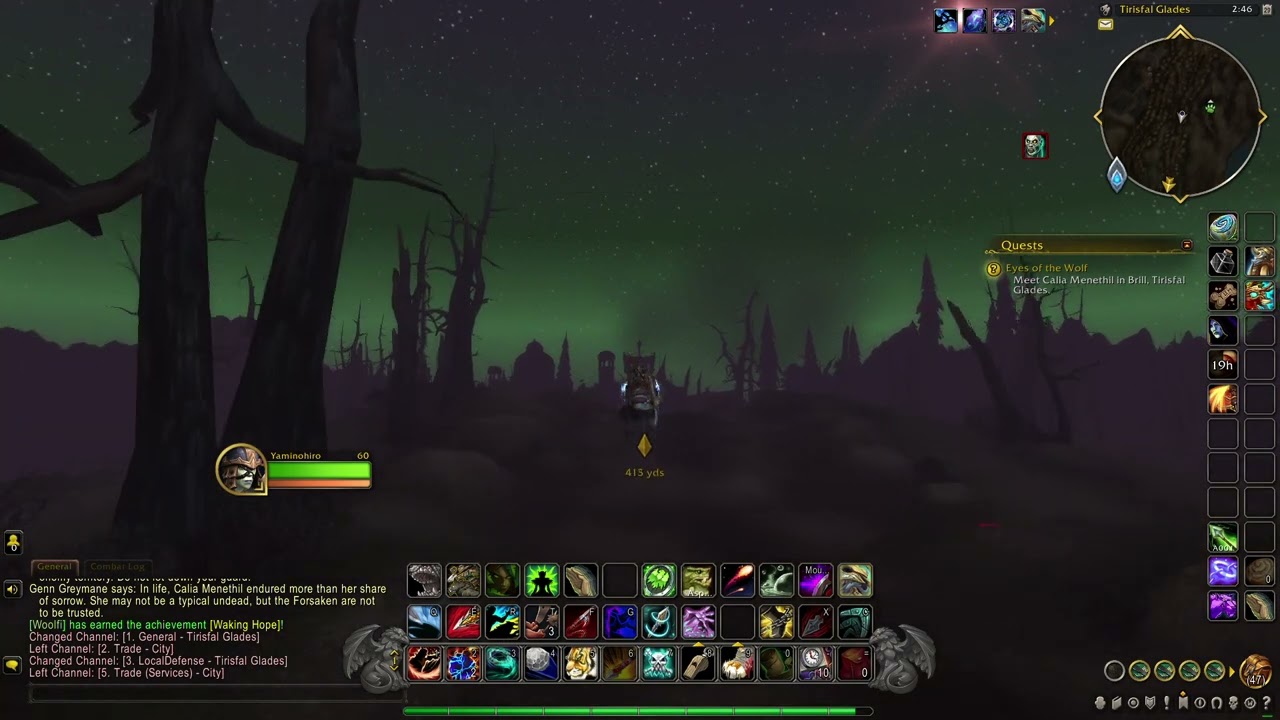Open the spellbook from the micro menu
Viewport: 1280px width, 720px height.
[1115, 703]
